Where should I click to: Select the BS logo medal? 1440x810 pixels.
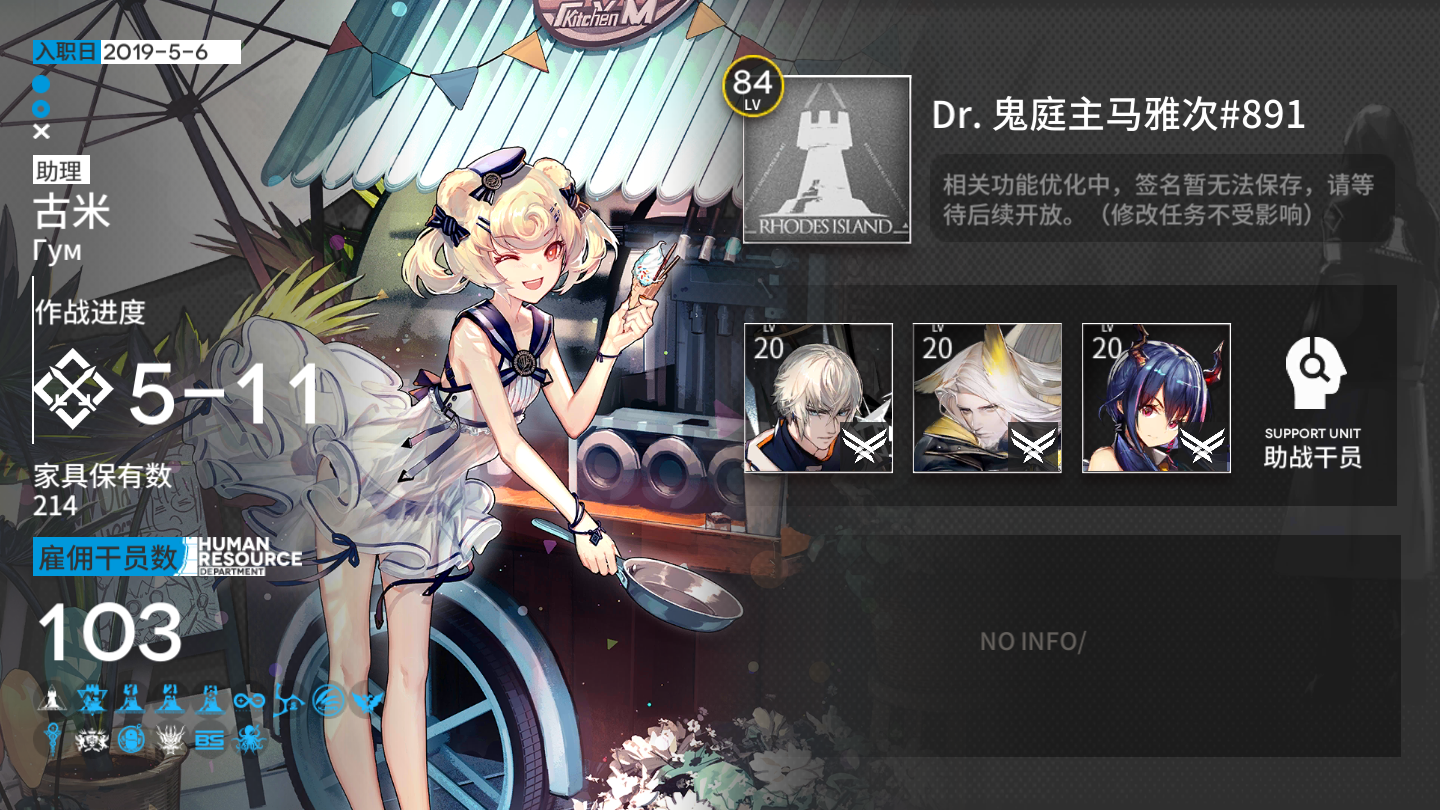[210, 741]
